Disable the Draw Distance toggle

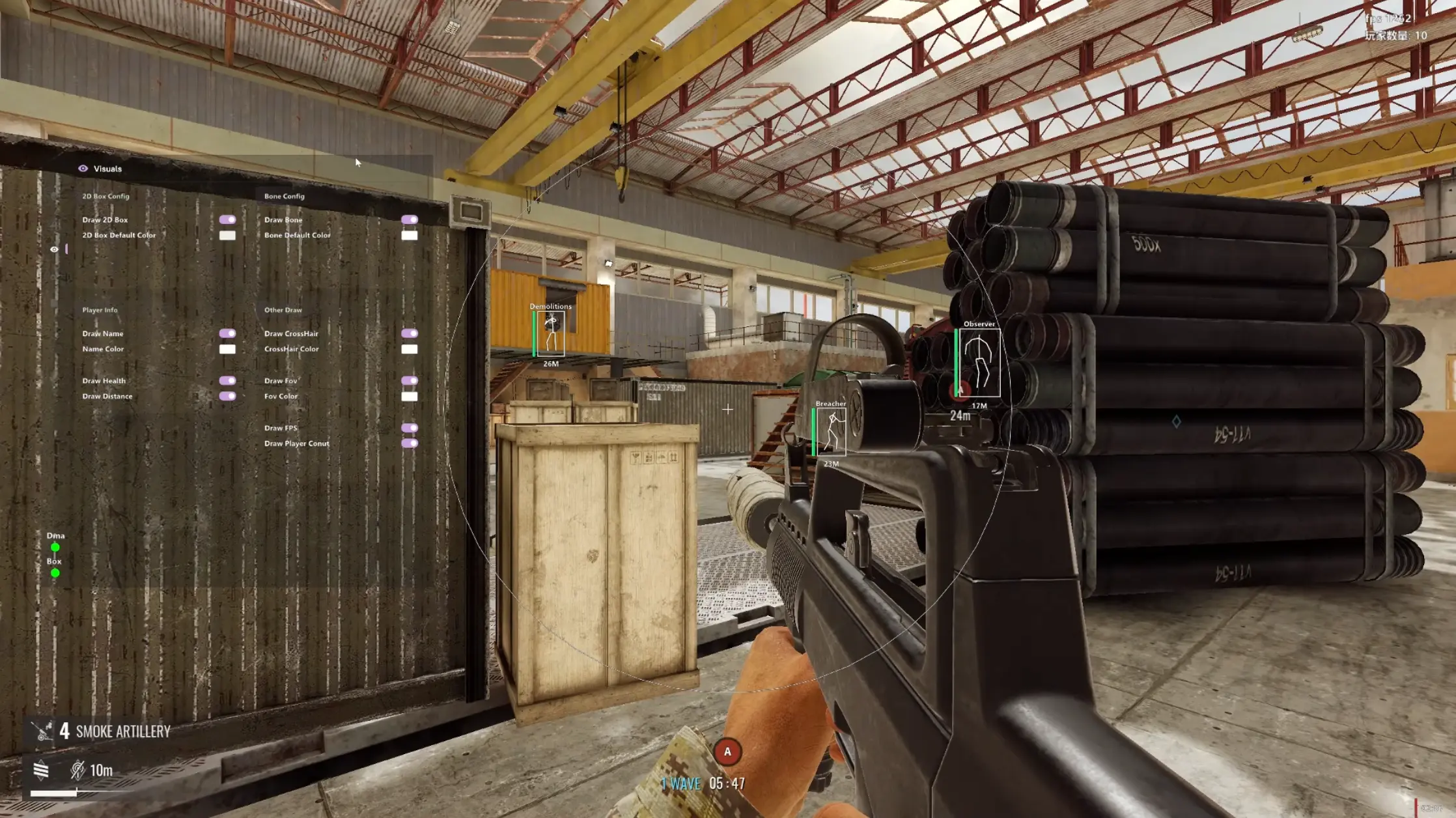(227, 396)
